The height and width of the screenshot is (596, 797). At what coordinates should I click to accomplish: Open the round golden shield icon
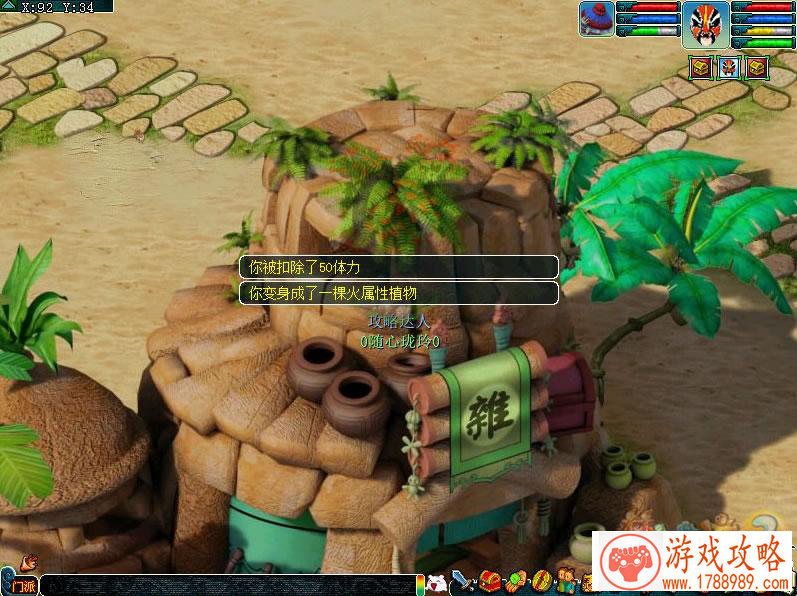(542, 580)
